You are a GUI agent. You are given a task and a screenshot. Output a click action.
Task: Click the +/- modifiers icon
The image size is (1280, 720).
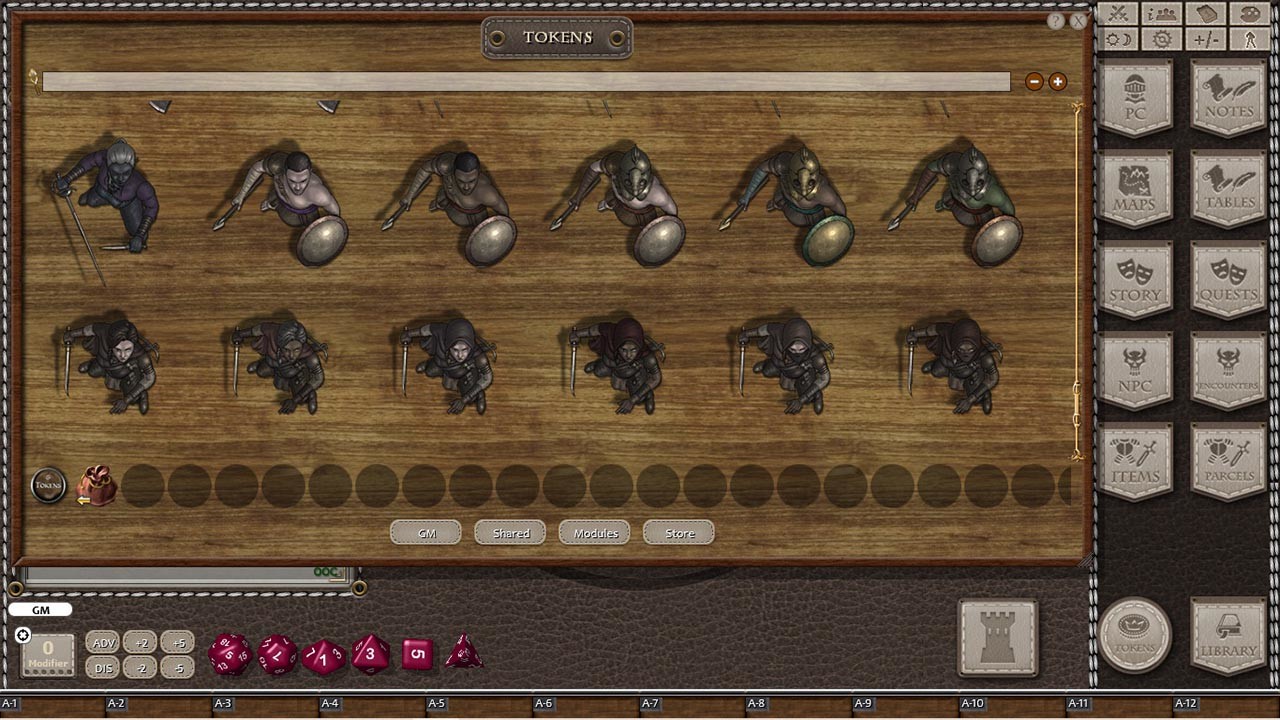pyautogui.click(x=1206, y=39)
